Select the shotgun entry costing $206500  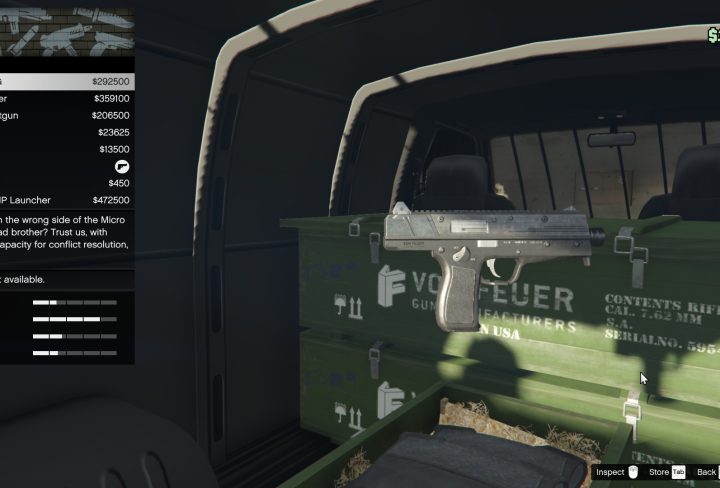[66, 116]
